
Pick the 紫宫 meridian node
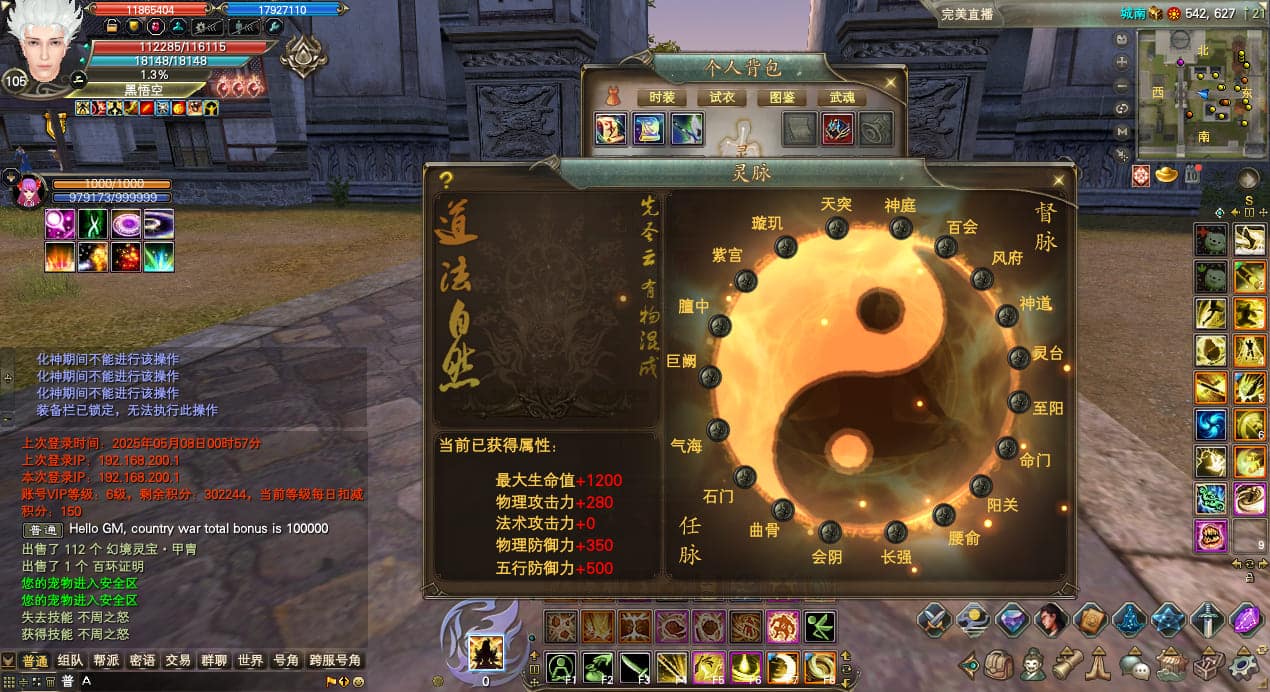click(746, 281)
